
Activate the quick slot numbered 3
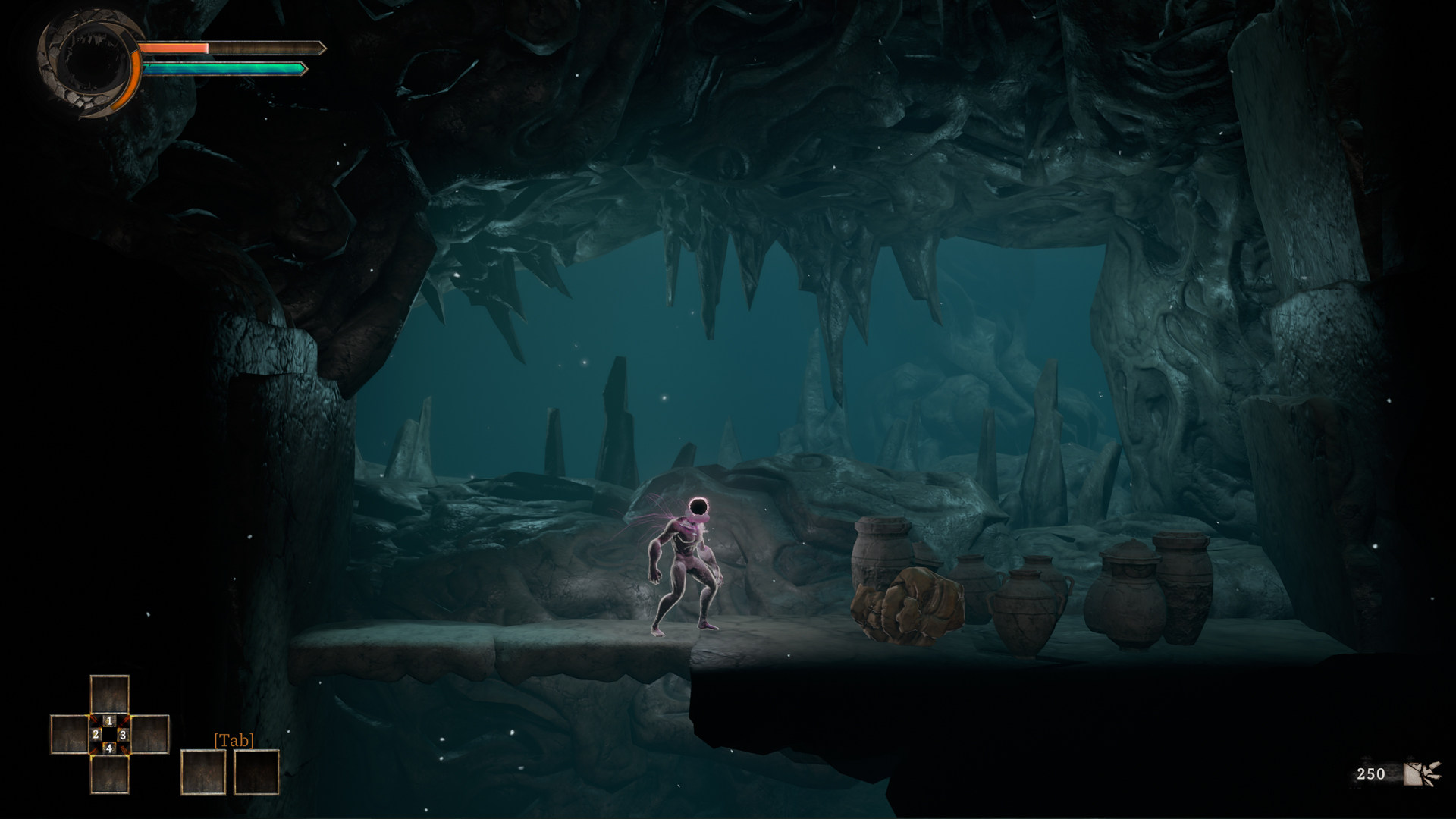coord(149,734)
